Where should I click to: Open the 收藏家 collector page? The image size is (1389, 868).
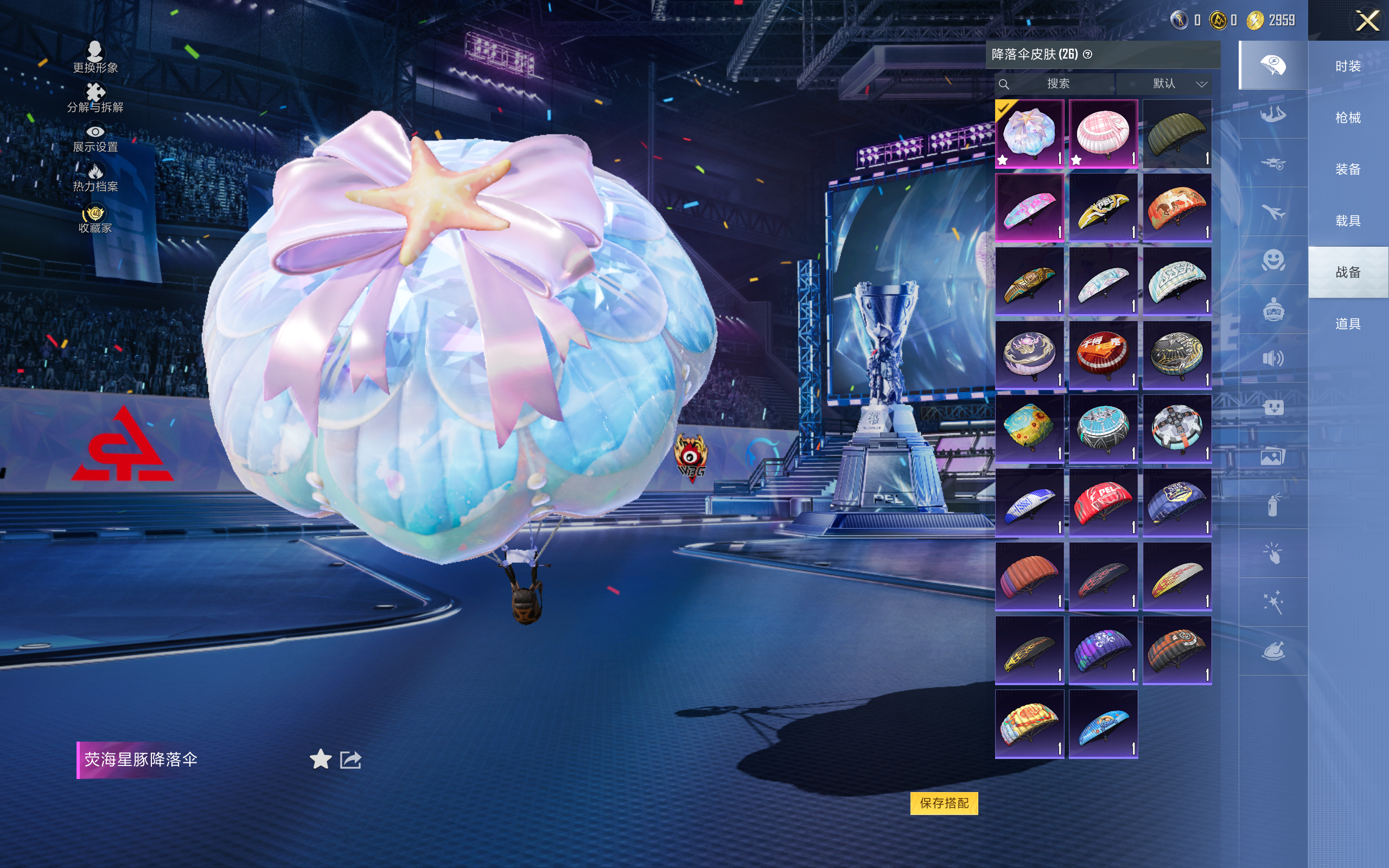[x=95, y=219]
